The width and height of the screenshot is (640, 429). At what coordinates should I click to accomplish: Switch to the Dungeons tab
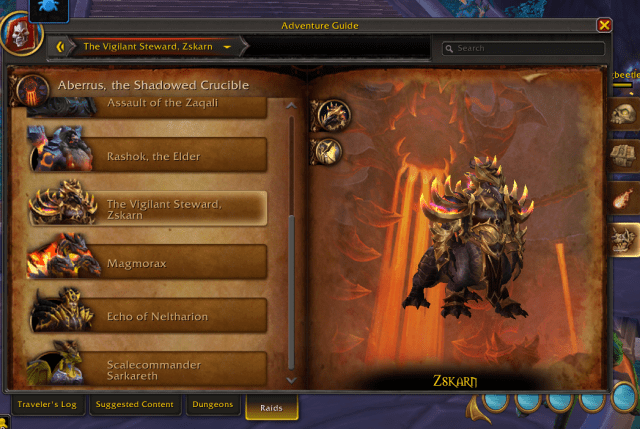213,405
